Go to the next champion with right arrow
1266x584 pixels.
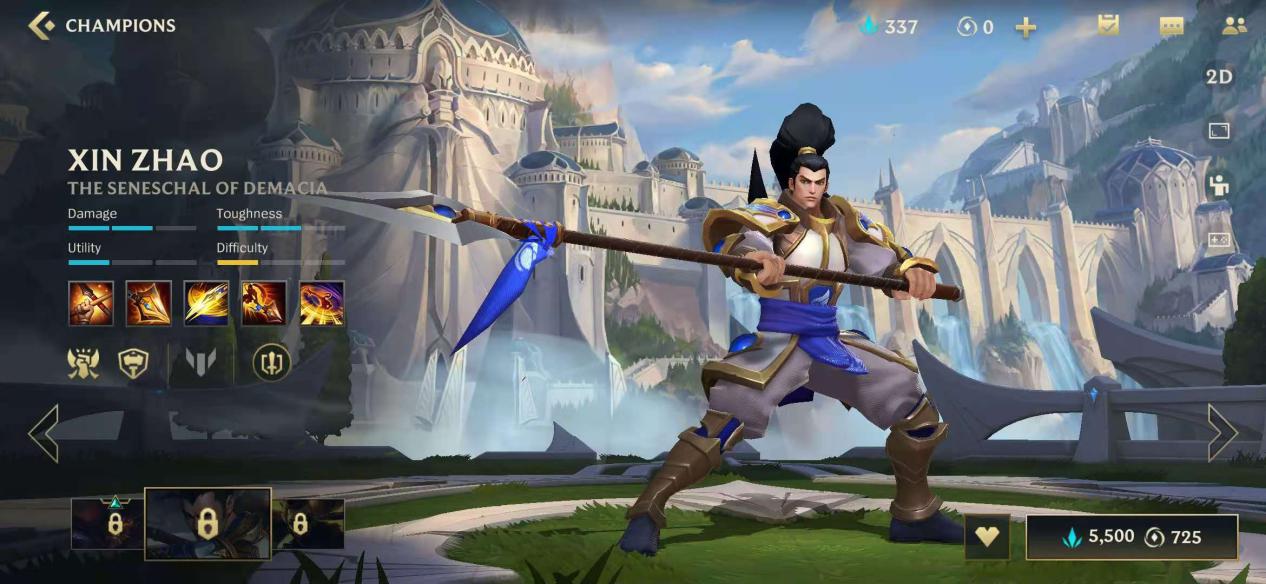pyautogui.click(x=1222, y=433)
